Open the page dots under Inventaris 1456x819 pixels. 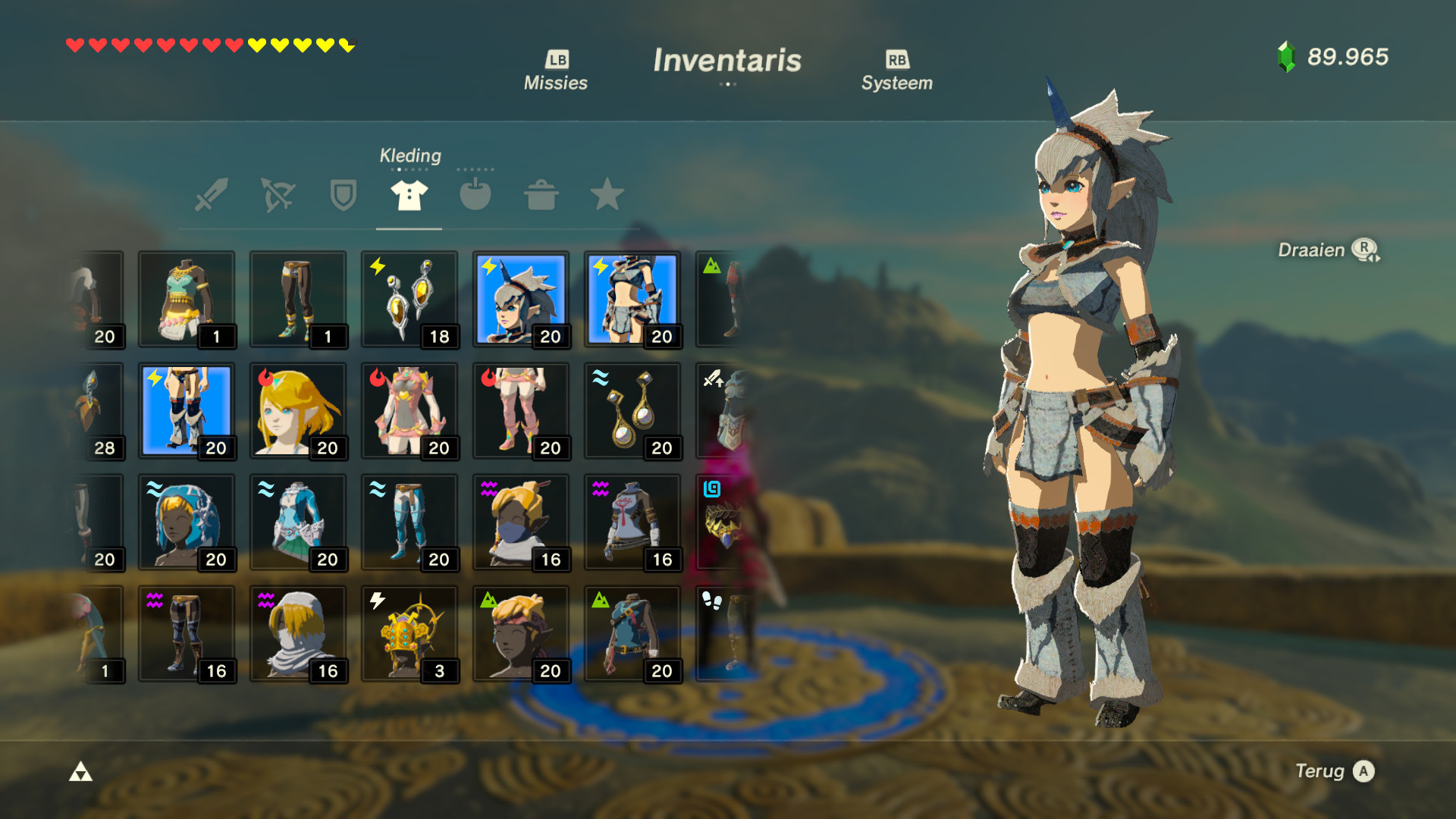click(728, 85)
